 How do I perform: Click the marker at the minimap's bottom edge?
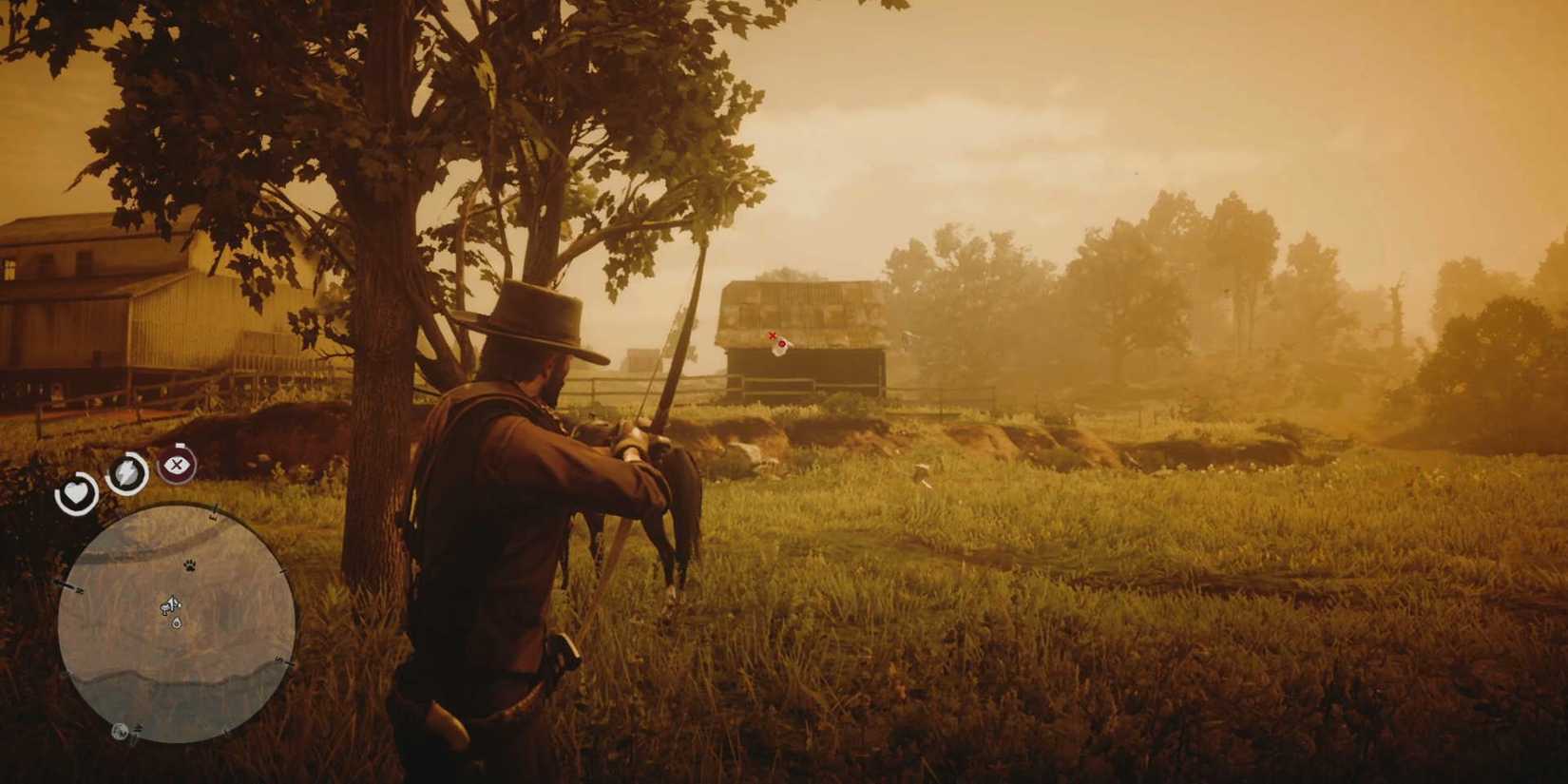click(120, 732)
